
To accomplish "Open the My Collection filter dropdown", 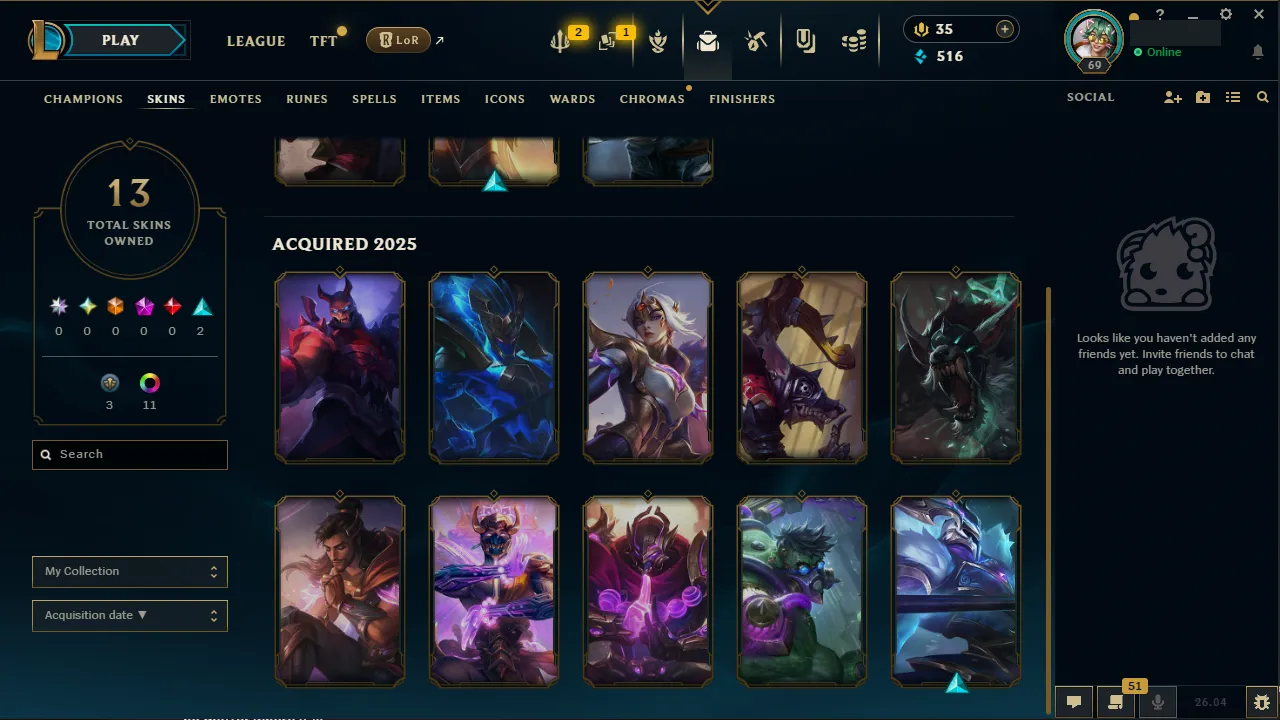I will pyautogui.click(x=129, y=571).
